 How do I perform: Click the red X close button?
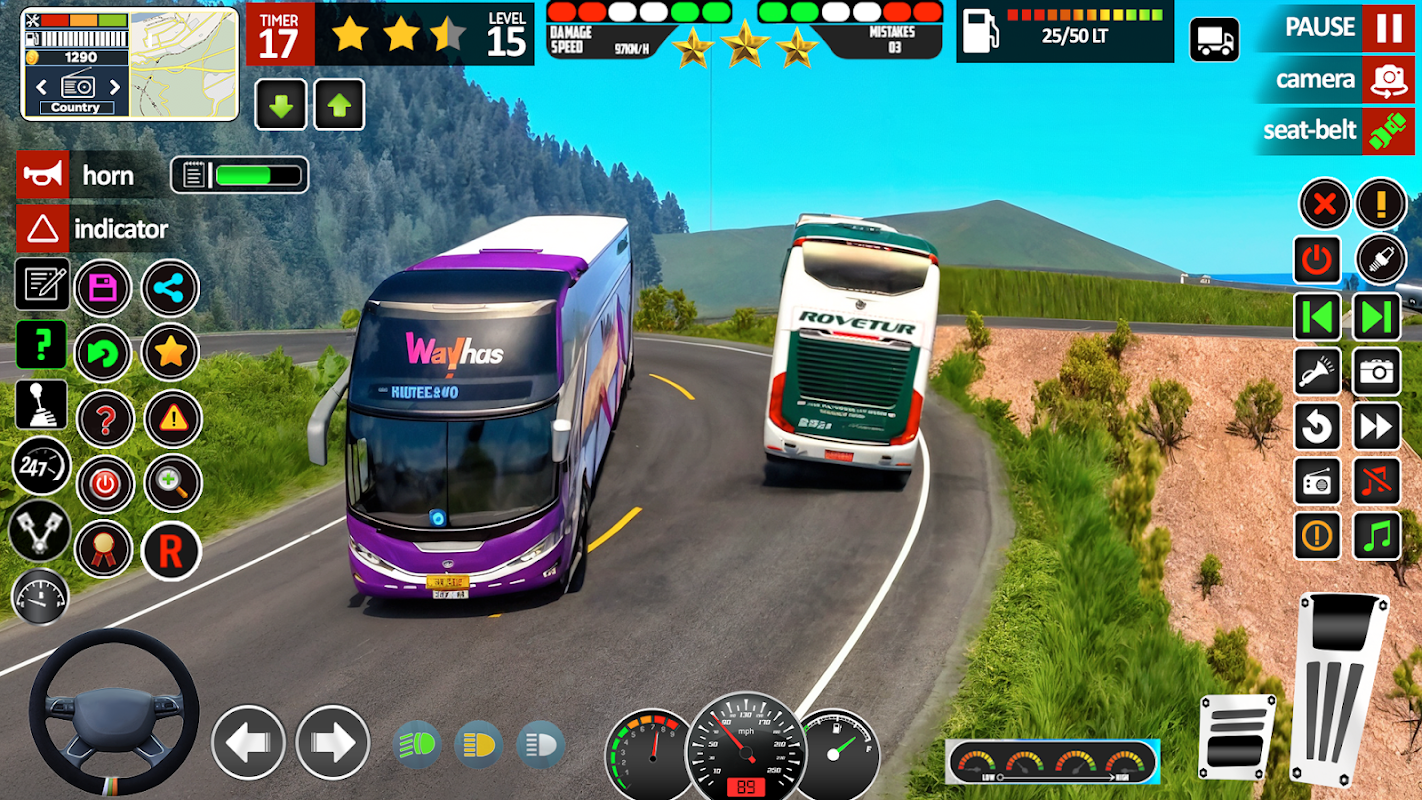point(1324,205)
